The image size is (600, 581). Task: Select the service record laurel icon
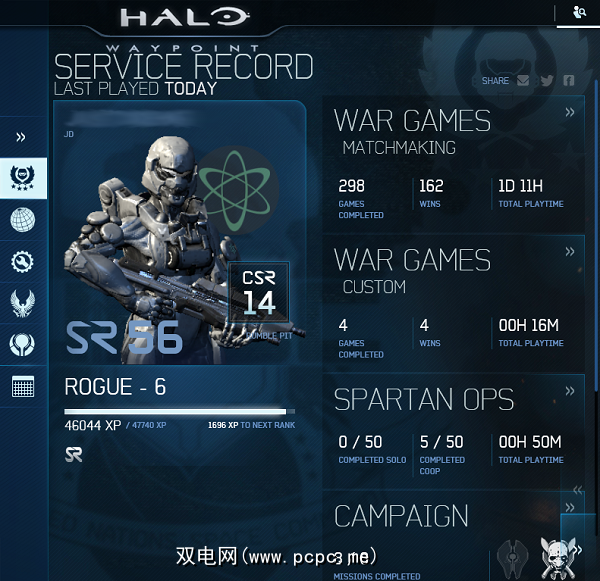[23, 179]
